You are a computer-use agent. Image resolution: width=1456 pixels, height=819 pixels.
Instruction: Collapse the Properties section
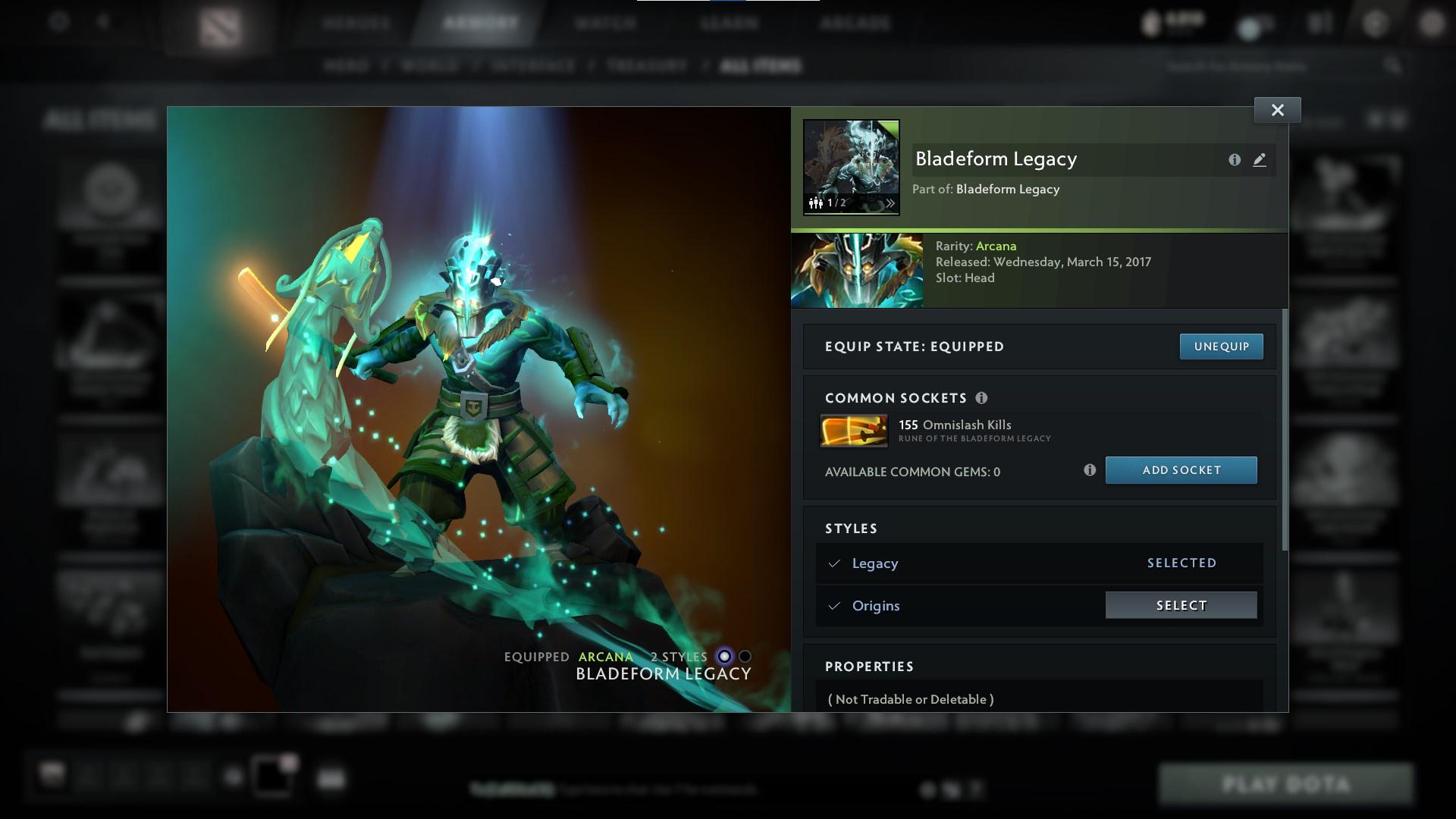871,666
